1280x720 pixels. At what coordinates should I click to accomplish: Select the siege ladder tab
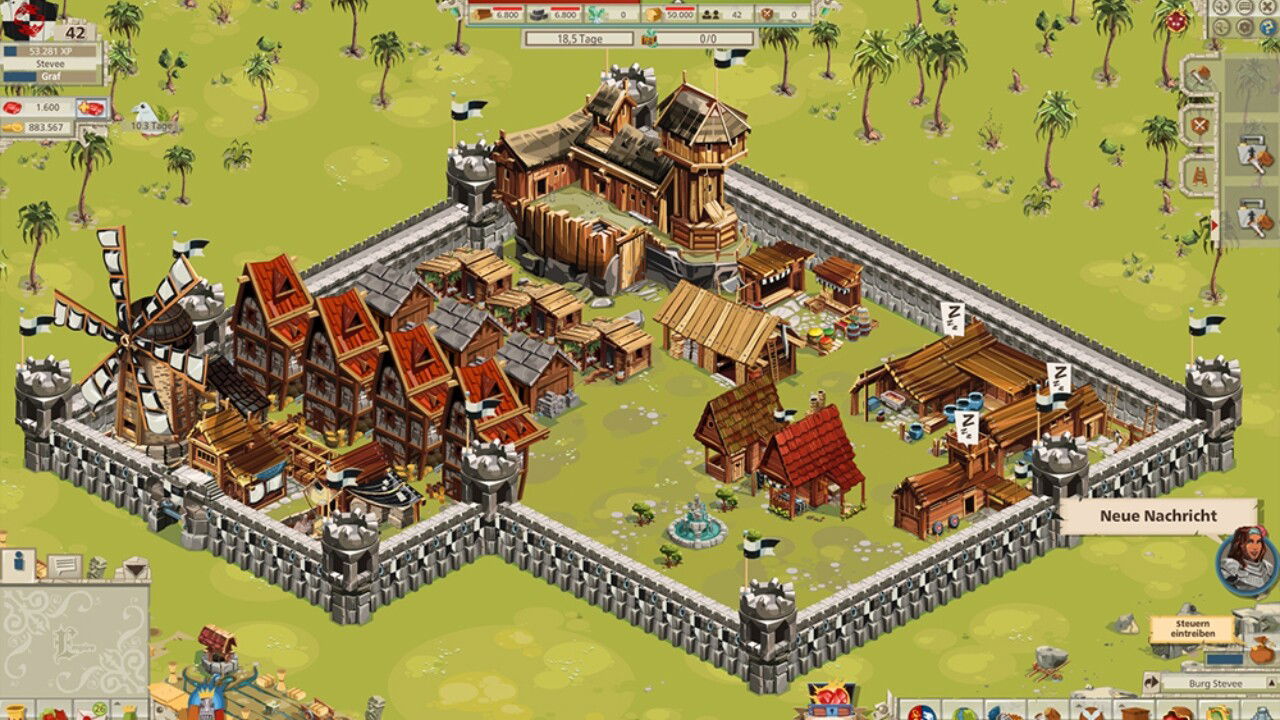1199,178
